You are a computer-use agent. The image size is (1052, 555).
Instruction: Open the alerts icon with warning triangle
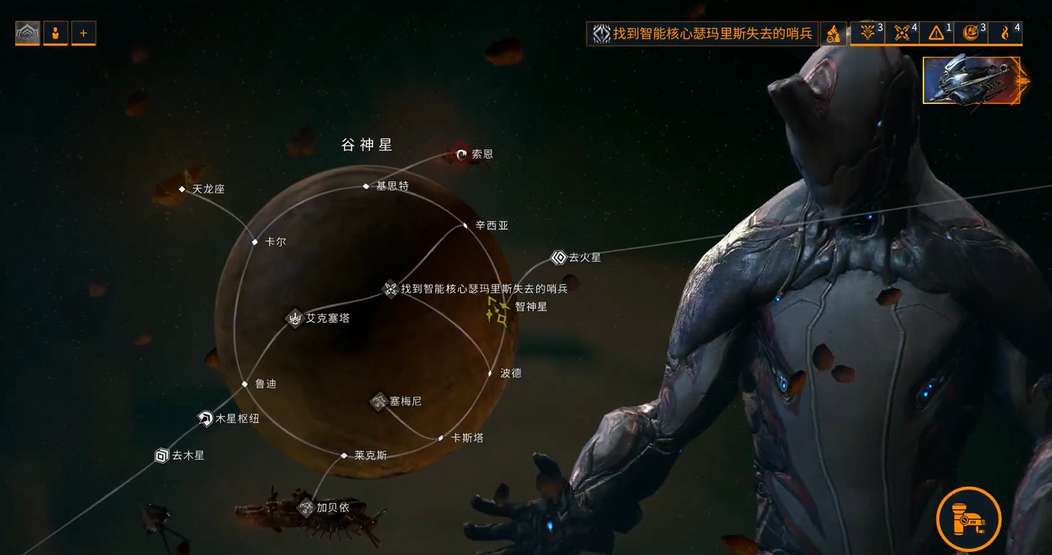point(935,33)
